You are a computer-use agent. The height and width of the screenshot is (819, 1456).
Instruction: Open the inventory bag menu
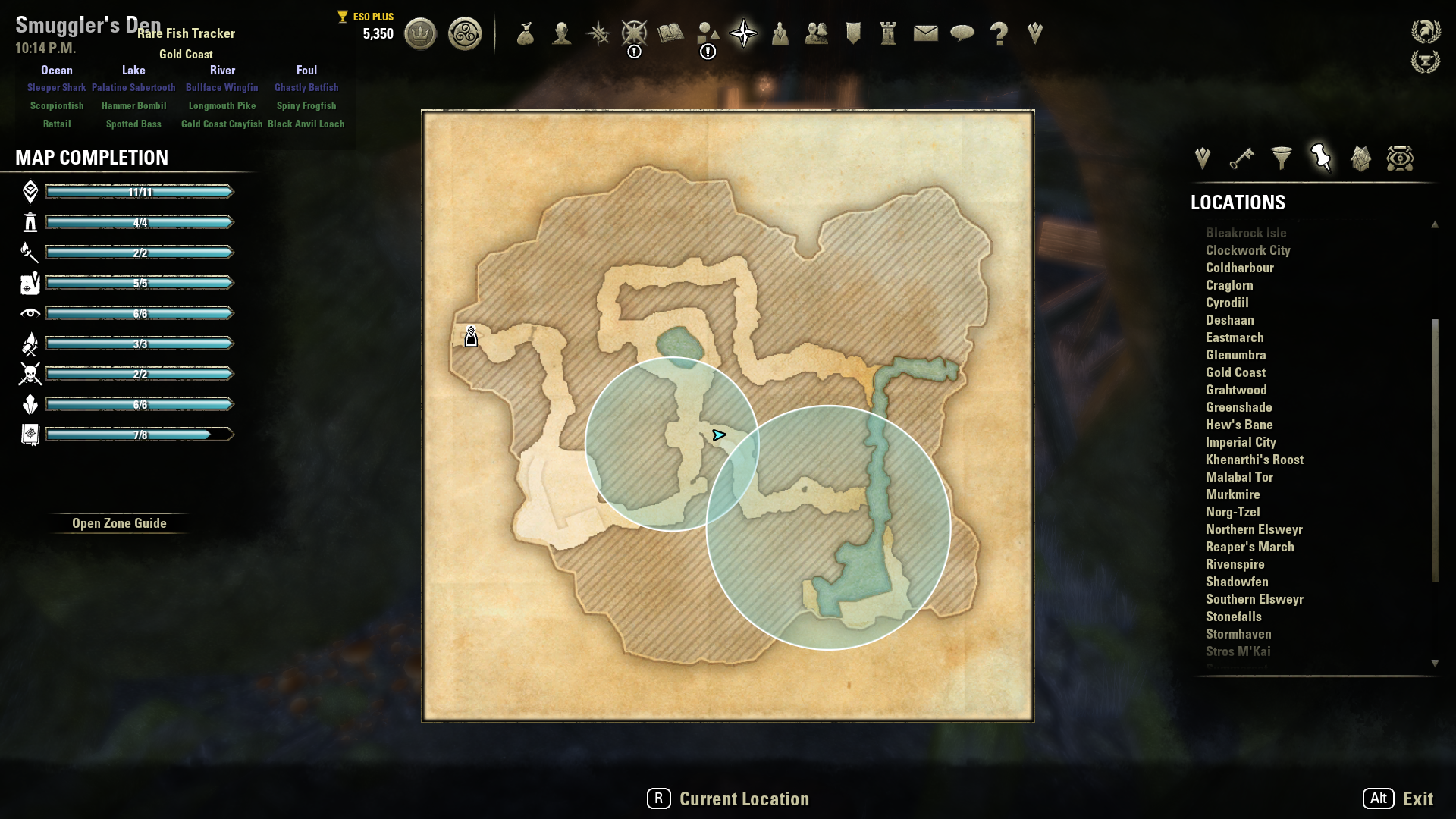[525, 33]
